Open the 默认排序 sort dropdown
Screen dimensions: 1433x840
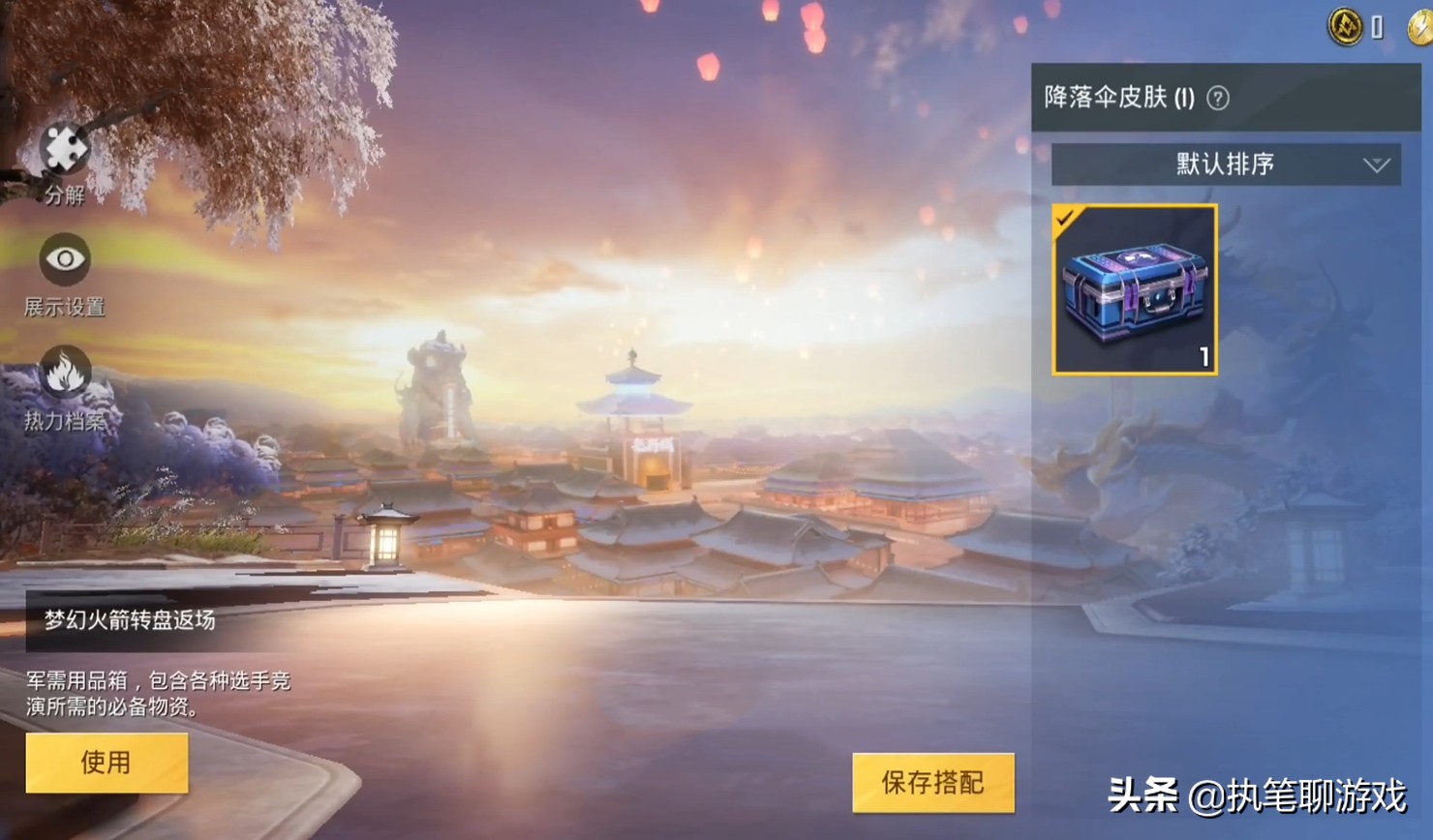tap(1225, 165)
